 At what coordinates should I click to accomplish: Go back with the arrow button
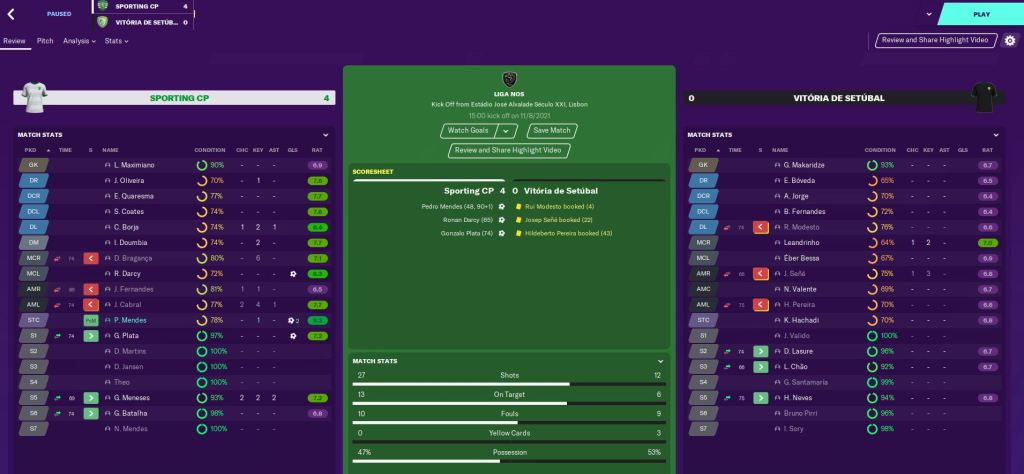[x=10, y=15]
